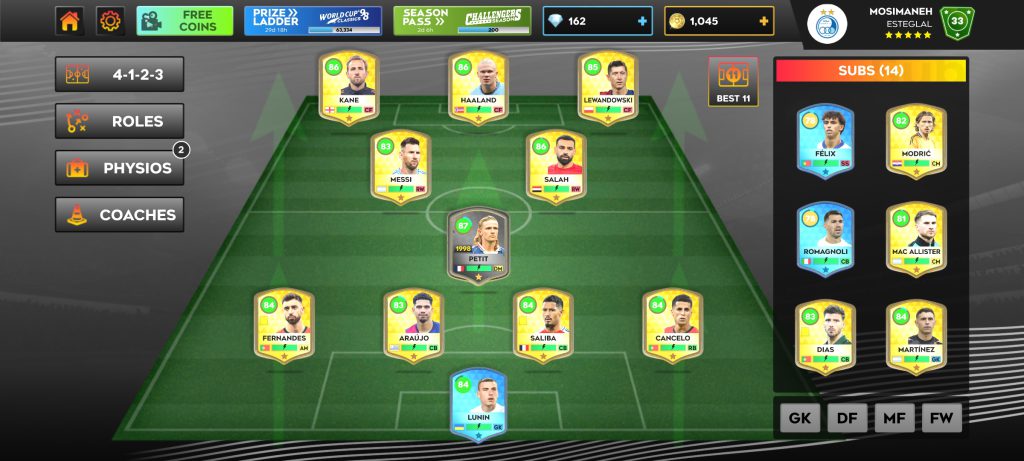The image size is (1024, 461).
Task: Apply the Best 11 lineup
Action: [733, 82]
